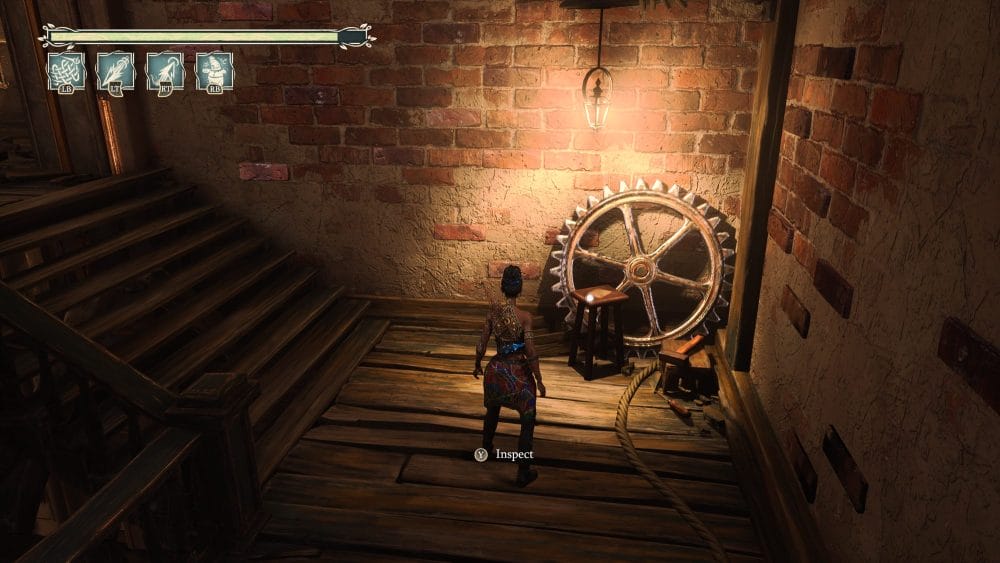Activate the downward spear strike ability
The width and height of the screenshot is (1000, 563).
click(116, 71)
